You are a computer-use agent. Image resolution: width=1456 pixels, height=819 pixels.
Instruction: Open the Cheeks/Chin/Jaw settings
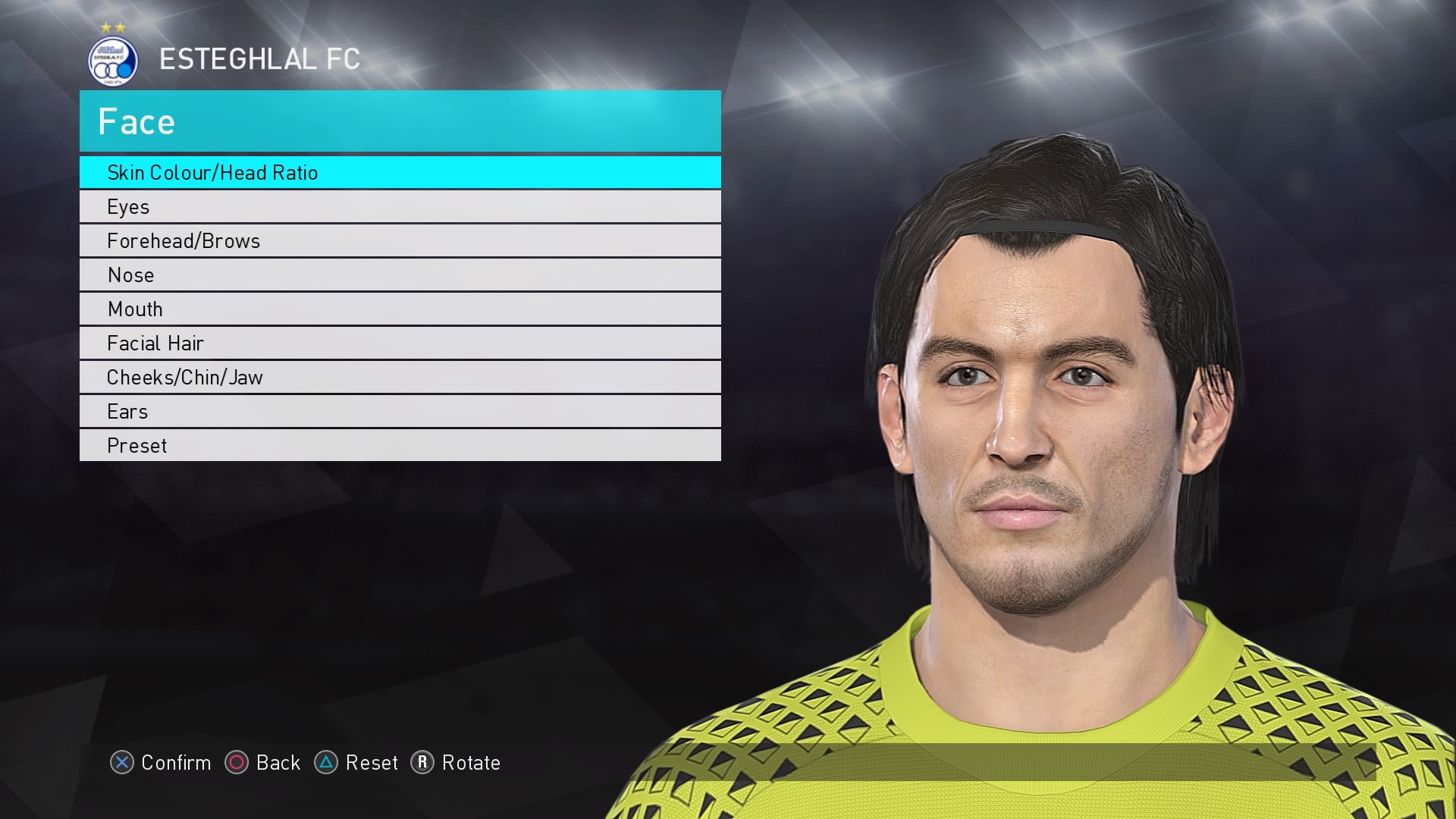pyautogui.click(x=400, y=377)
